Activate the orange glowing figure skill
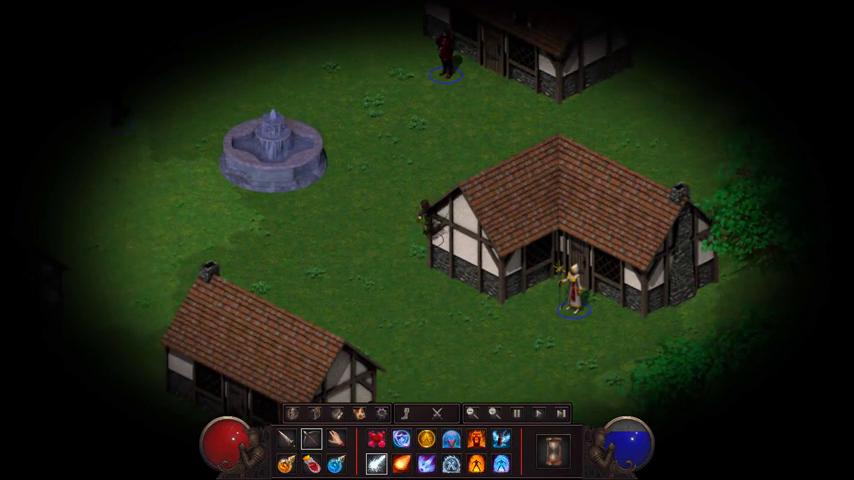Screen dimensions: 854x480 point(476,464)
